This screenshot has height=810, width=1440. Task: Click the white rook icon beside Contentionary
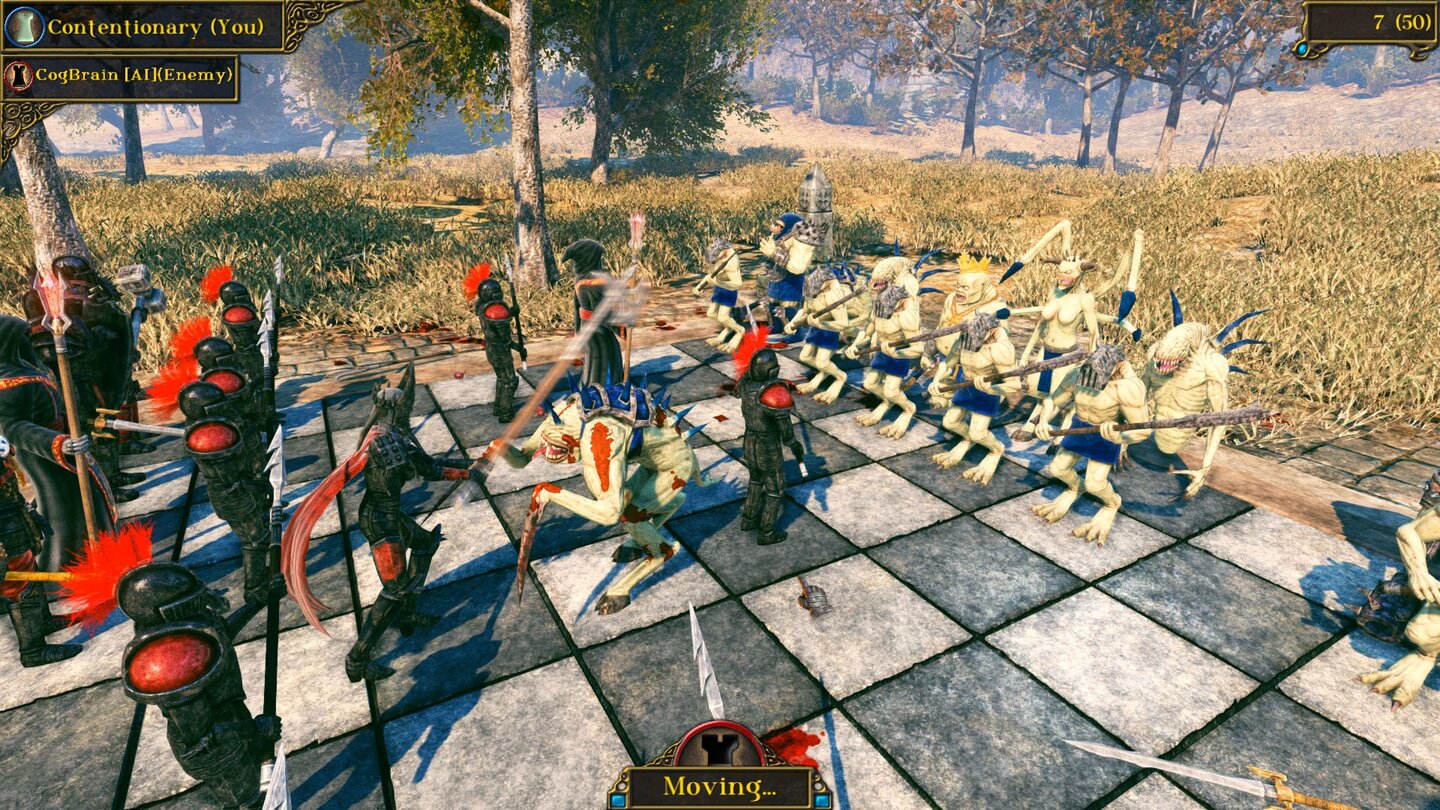(x=23, y=26)
